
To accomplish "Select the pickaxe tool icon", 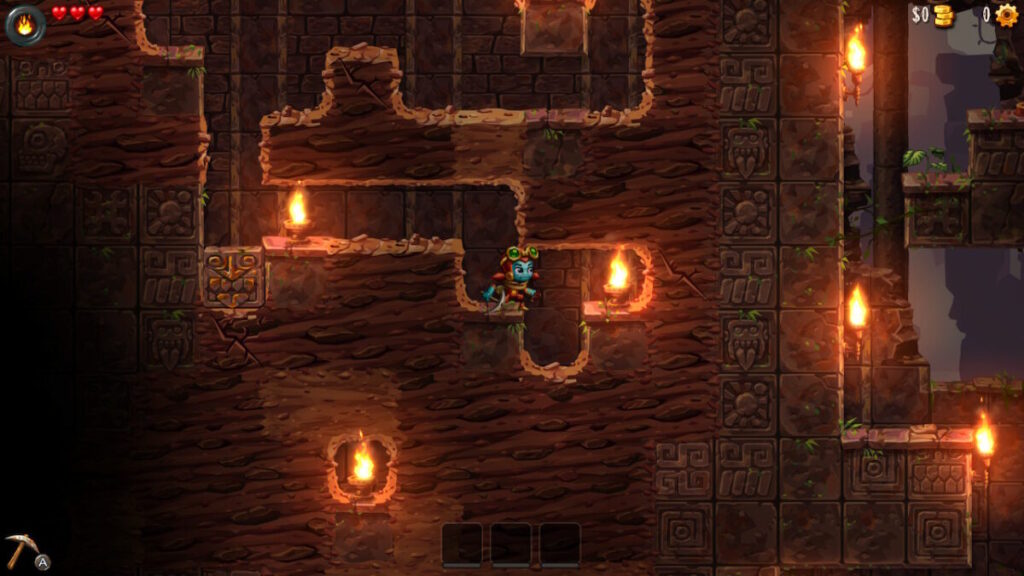I will [20, 548].
